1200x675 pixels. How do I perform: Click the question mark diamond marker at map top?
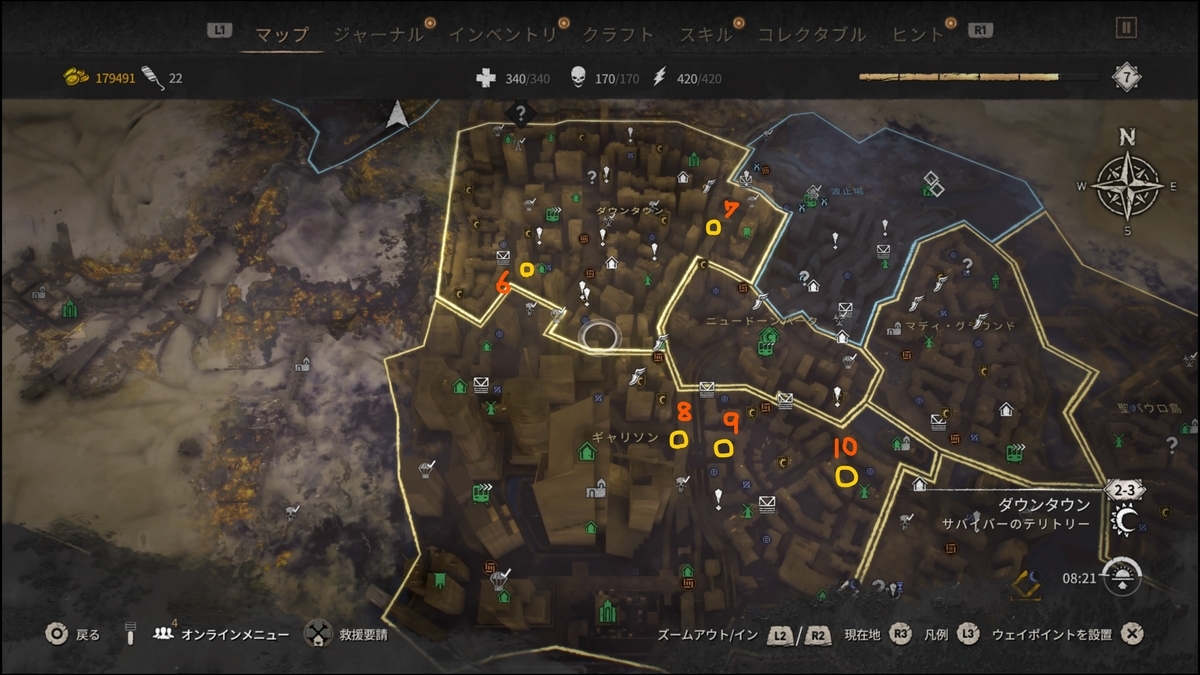[x=520, y=114]
